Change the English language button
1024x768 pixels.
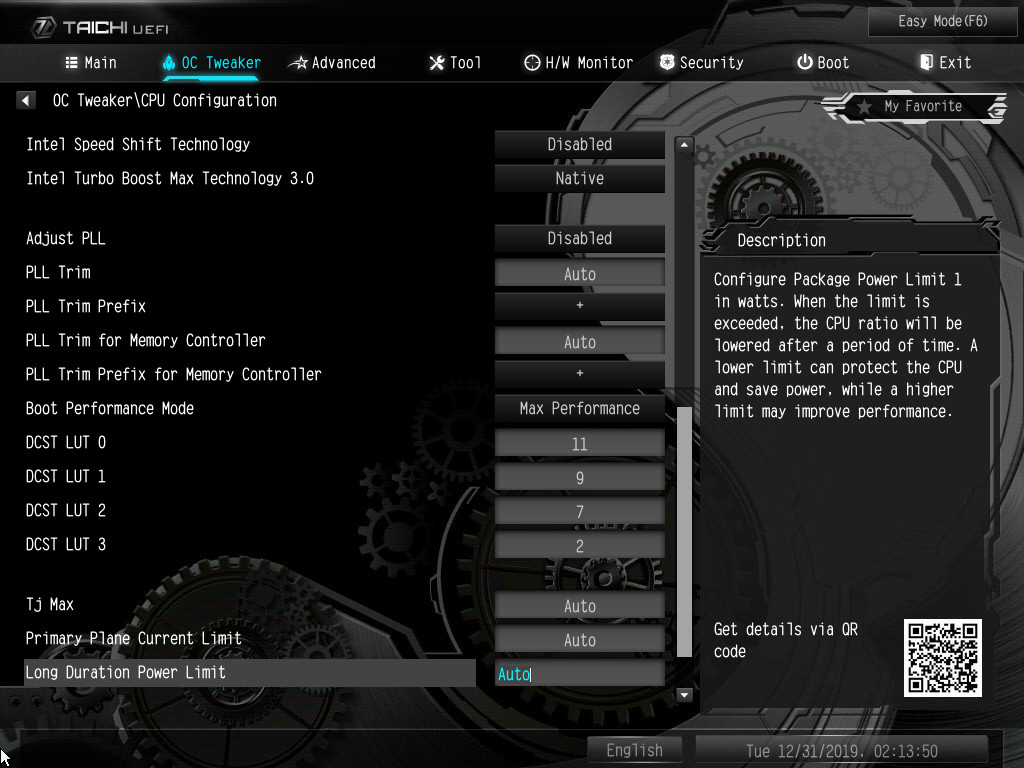(634, 750)
